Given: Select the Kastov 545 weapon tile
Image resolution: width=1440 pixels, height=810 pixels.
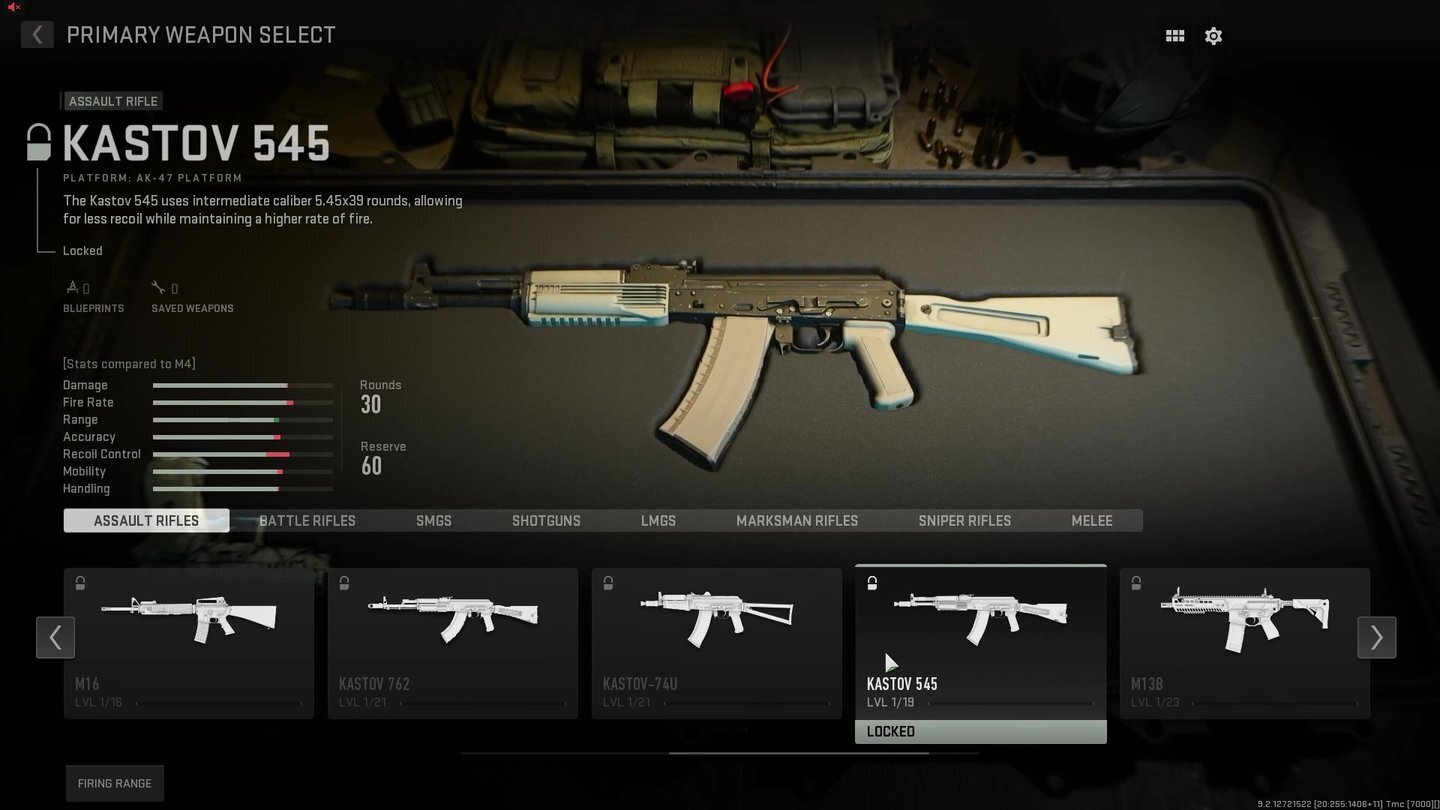Looking at the screenshot, I should (x=981, y=642).
